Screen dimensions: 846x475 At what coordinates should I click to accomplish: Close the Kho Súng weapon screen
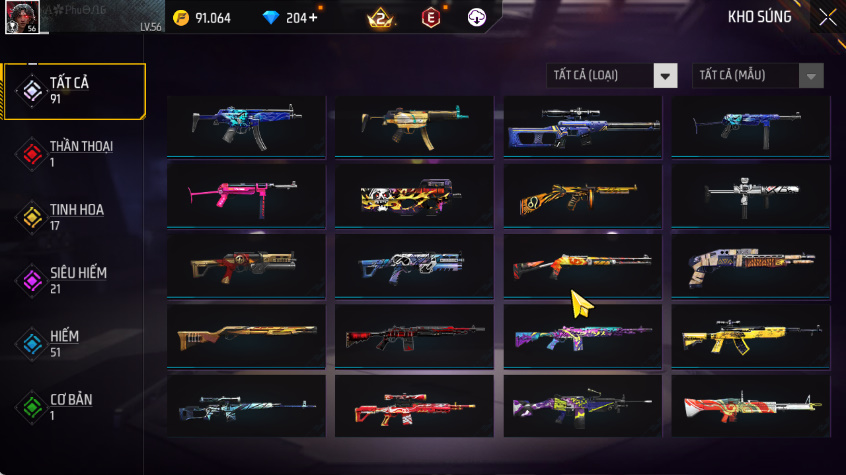827,17
